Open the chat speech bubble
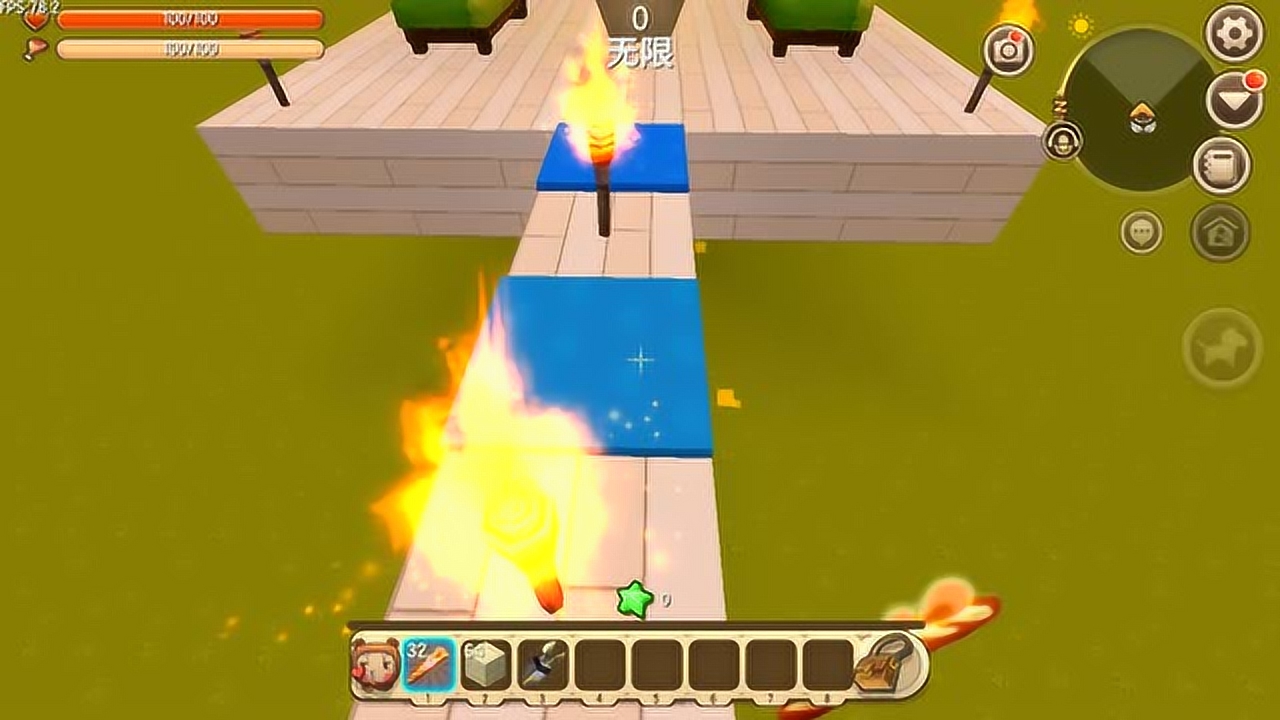 click(1141, 232)
